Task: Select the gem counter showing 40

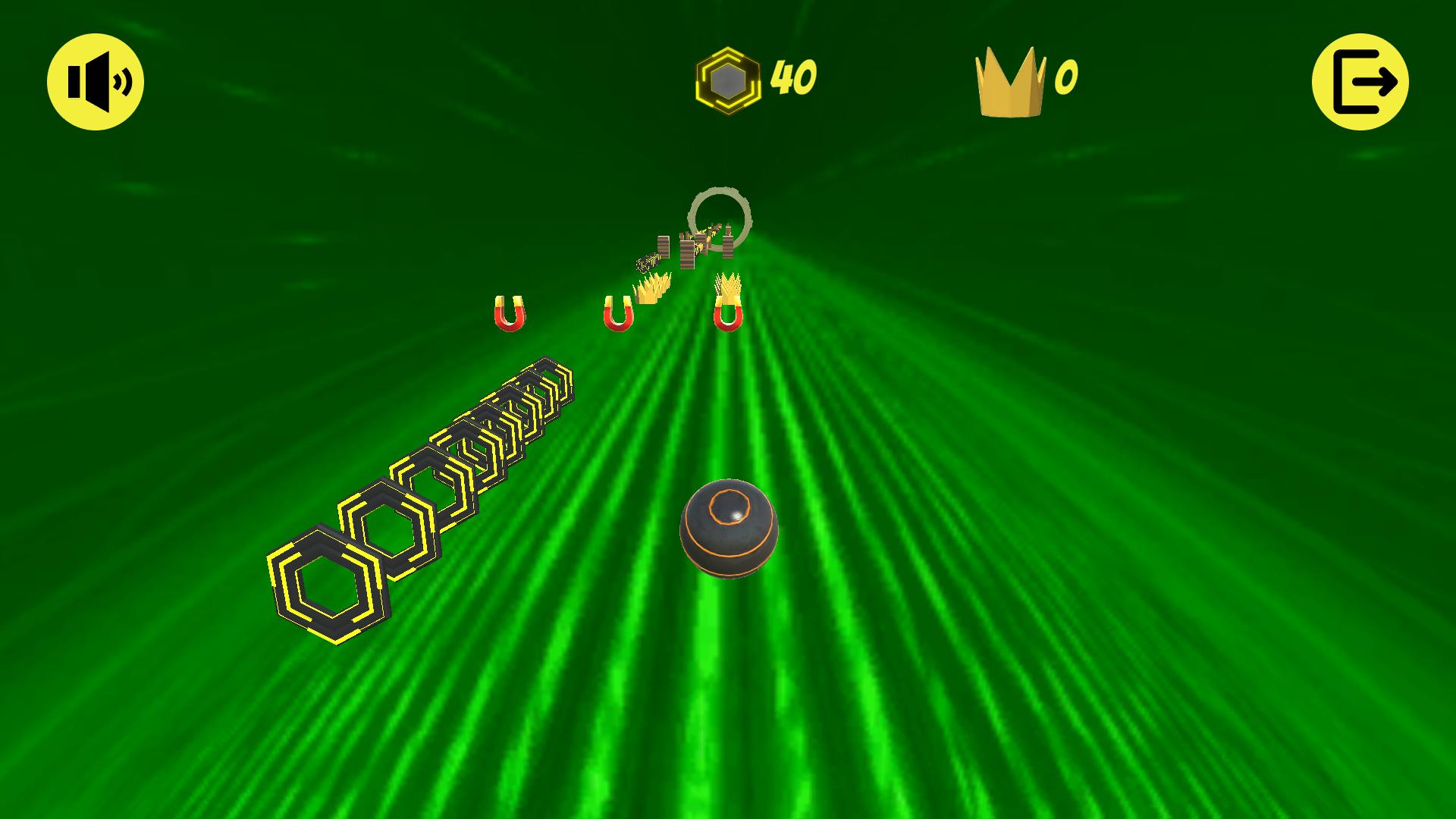Action: click(x=793, y=76)
